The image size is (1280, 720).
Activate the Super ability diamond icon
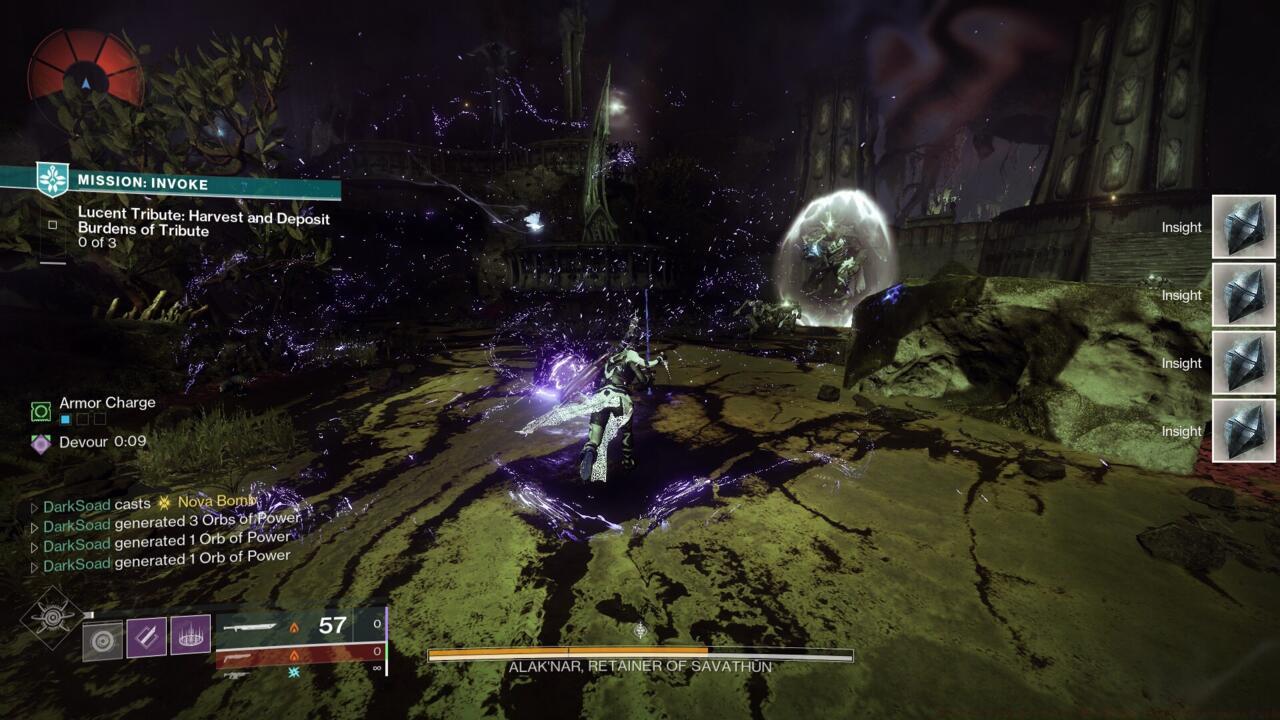coord(49,616)
